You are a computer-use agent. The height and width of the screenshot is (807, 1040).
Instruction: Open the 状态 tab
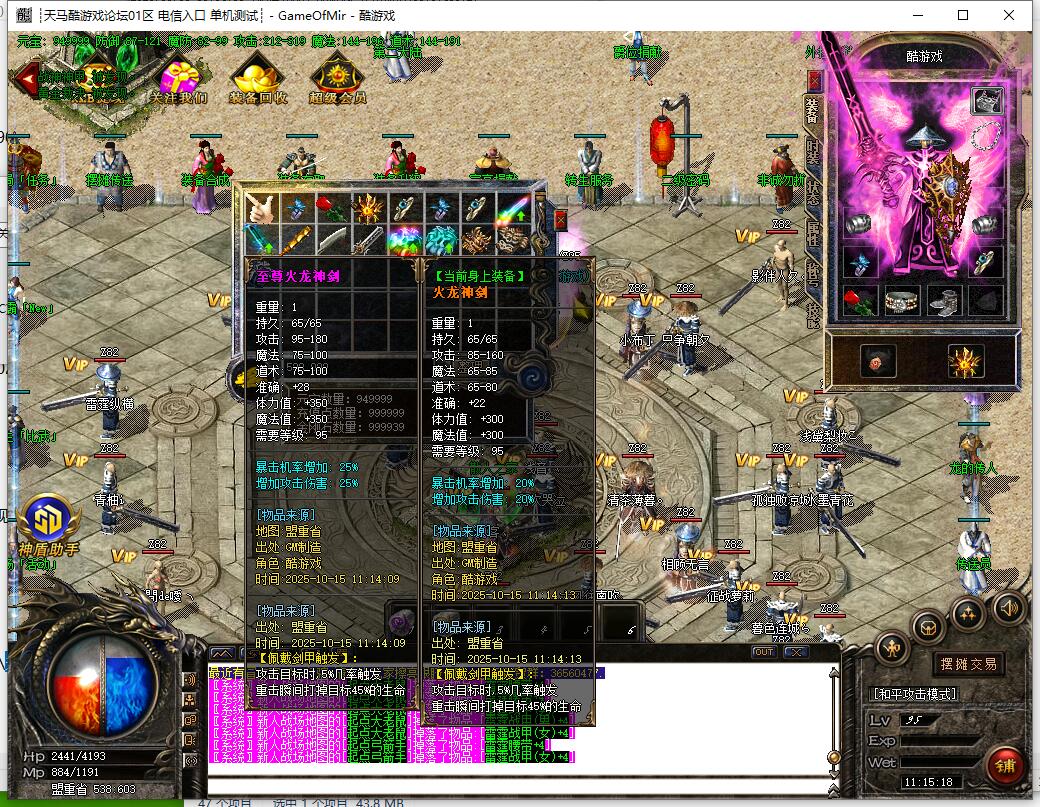click(812, 191)
